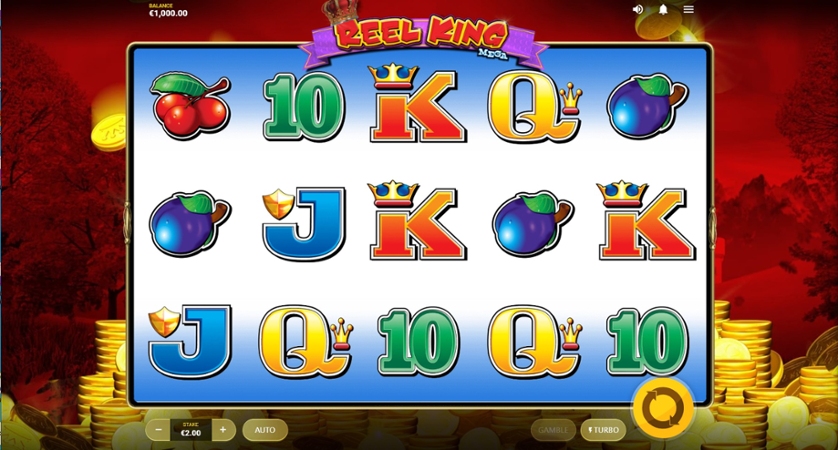This screenshot has height=450, width=838.
Task: Decrease the stake with the minus button
Action: pos(158,430)
